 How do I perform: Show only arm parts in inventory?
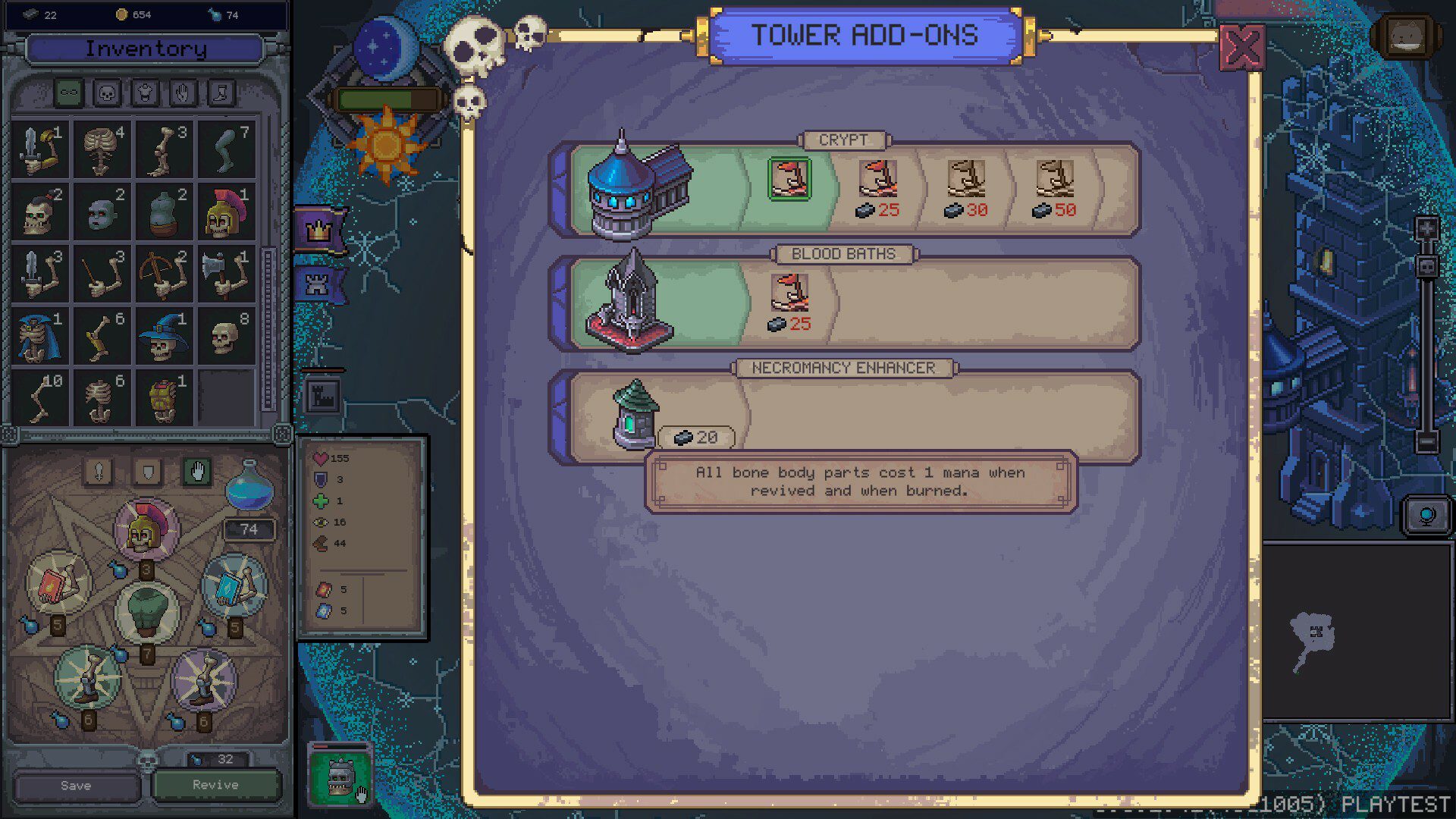[183, 93]
